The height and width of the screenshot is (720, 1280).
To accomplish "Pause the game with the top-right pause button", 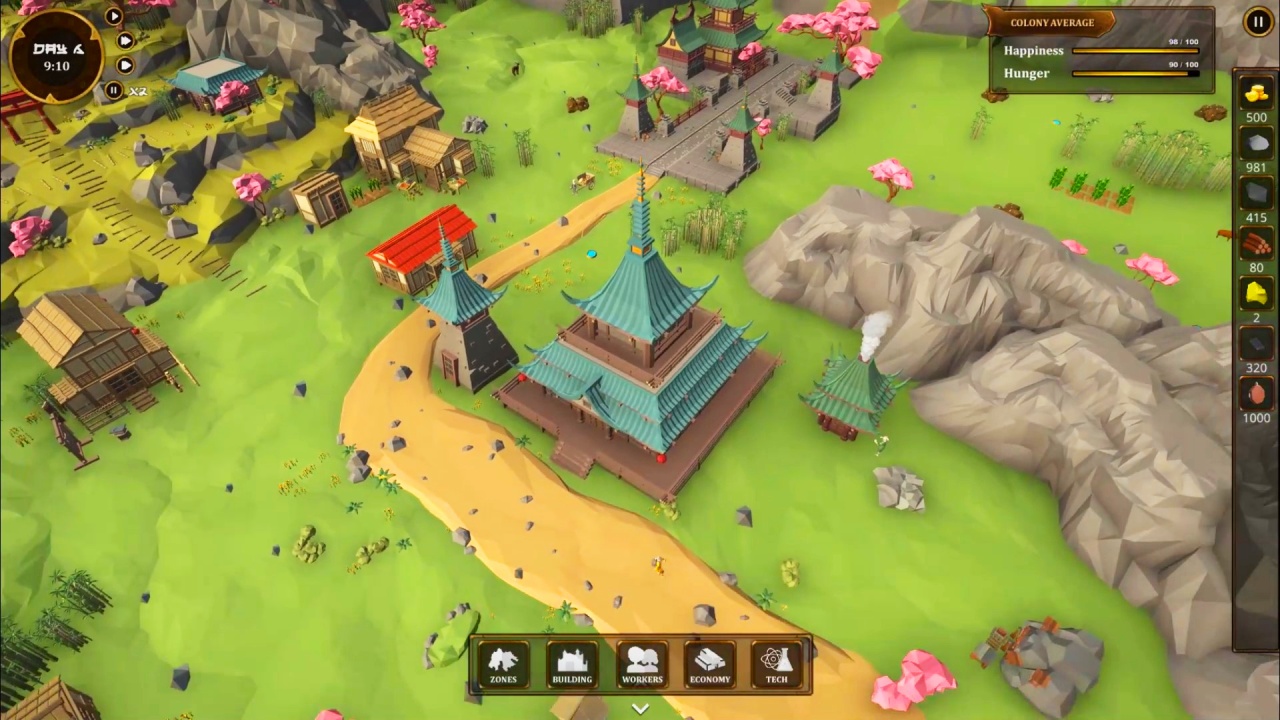I will tap(1257, 21).
